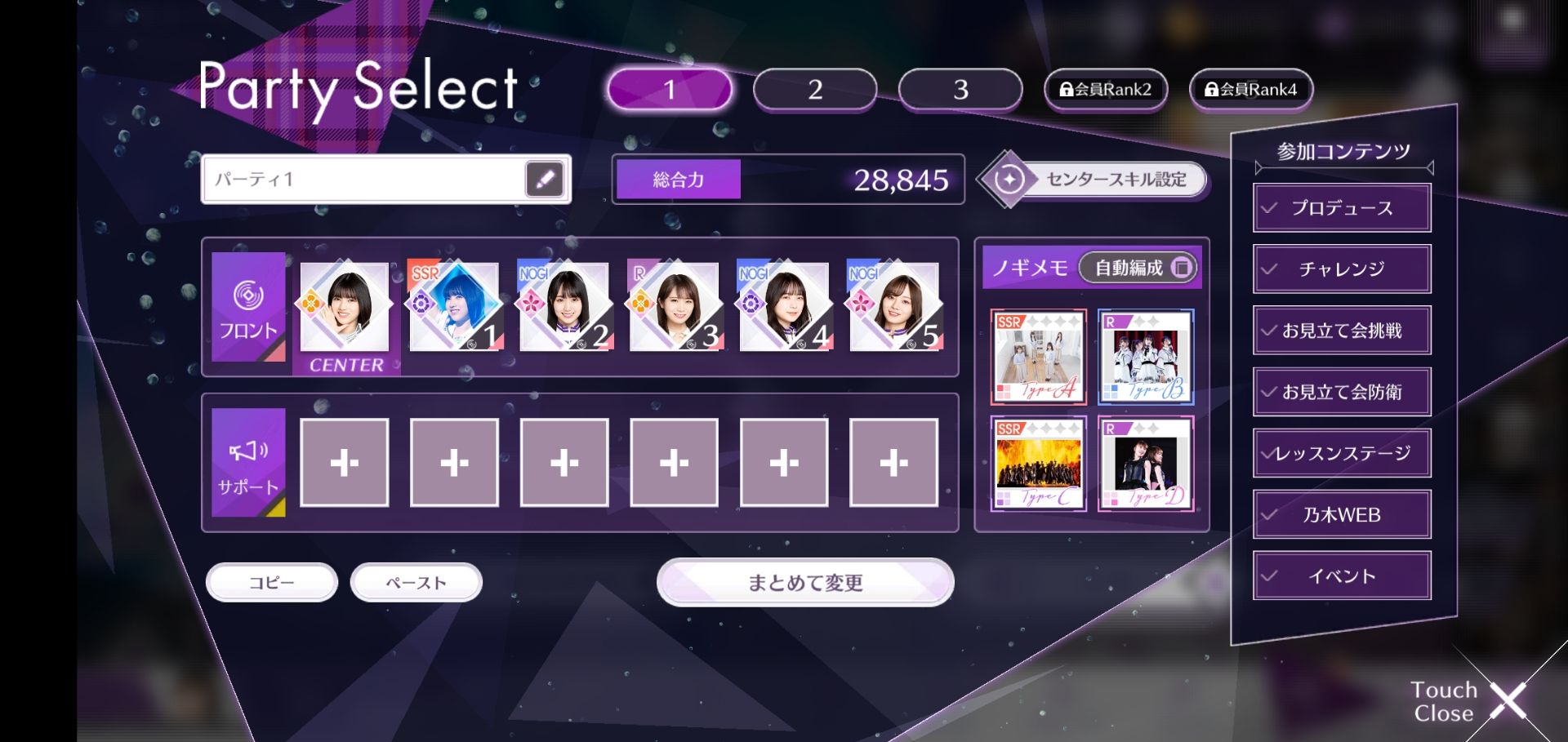Select the CENTER member card
This screenshot has width=1568, height=742.
click(x=345, y=309)
